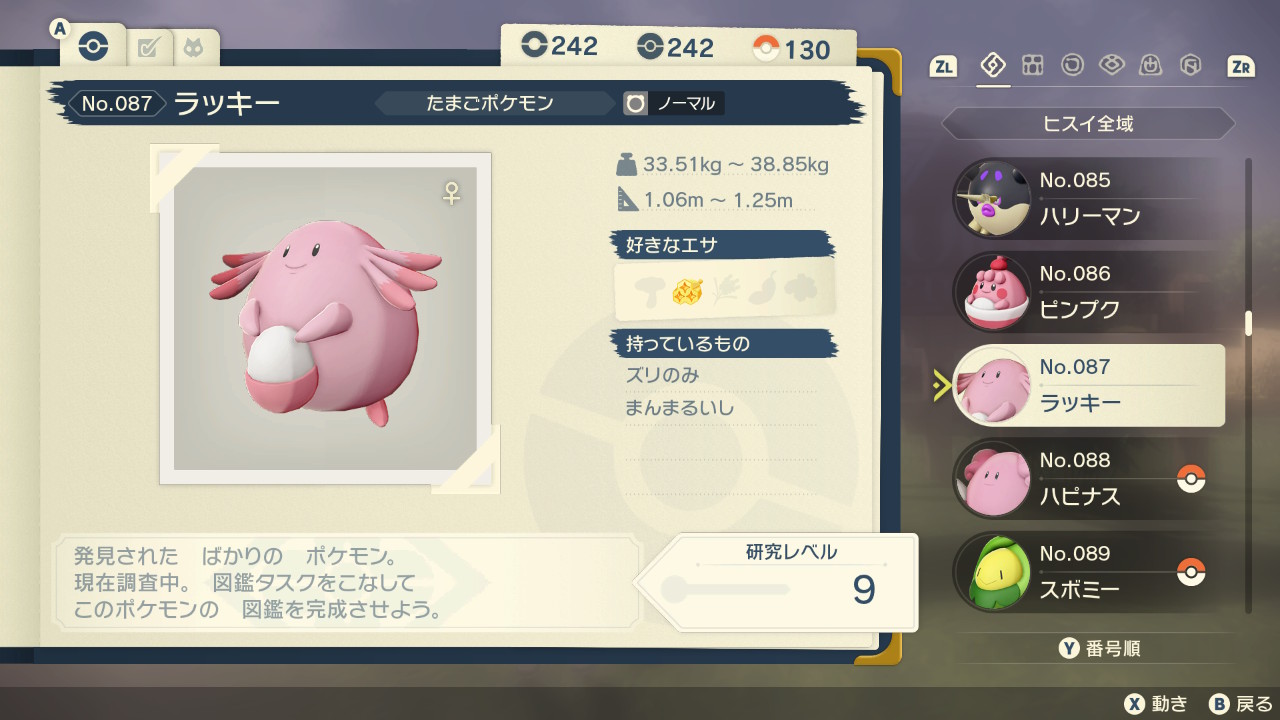Switch to the square grid-pattern area tab
The image size is (1280, 720).
coord(1032,66)
